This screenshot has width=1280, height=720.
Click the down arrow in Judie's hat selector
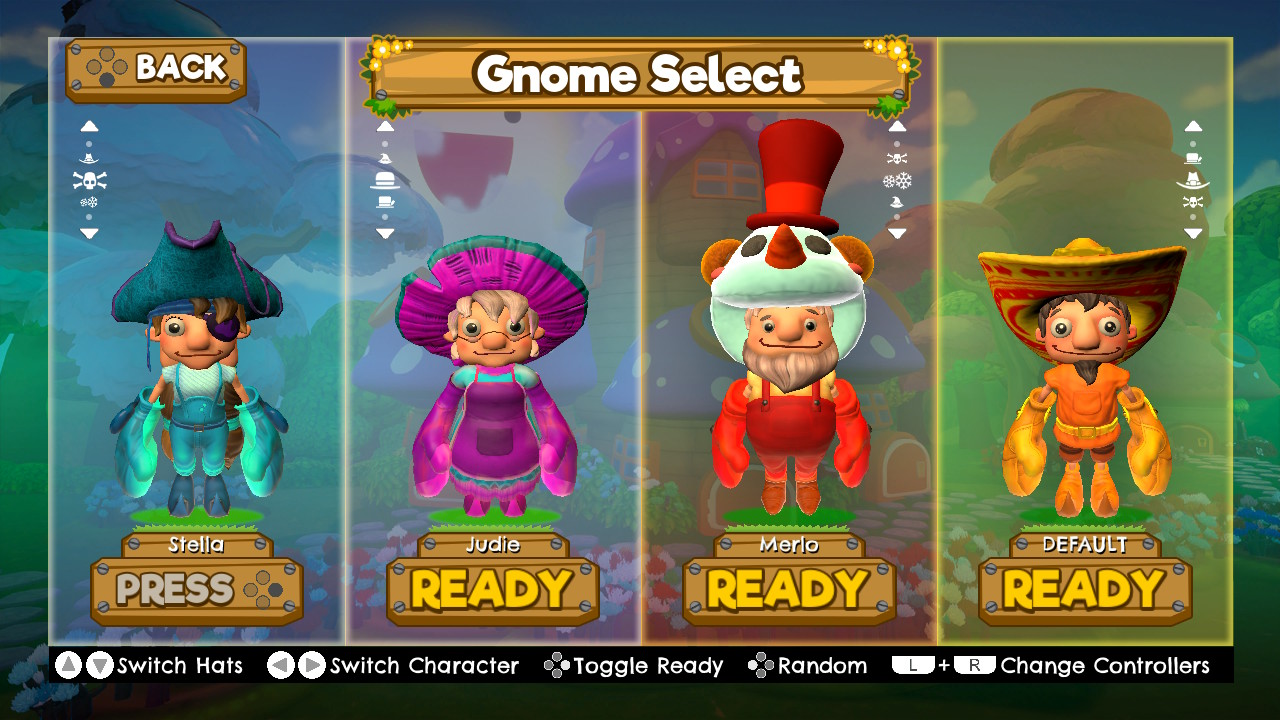point(386,231)
